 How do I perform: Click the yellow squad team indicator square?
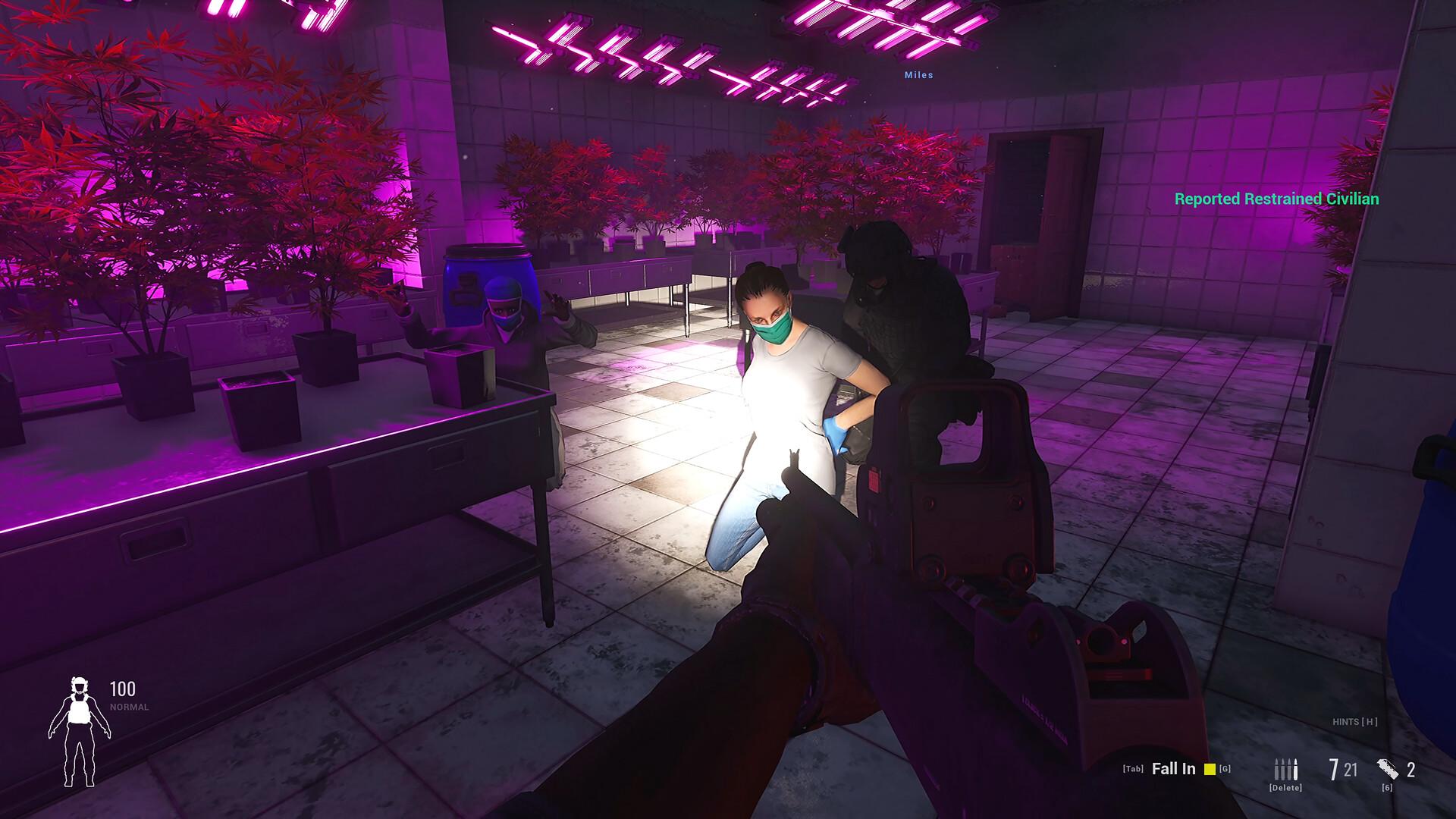(x=1210, y=769)
